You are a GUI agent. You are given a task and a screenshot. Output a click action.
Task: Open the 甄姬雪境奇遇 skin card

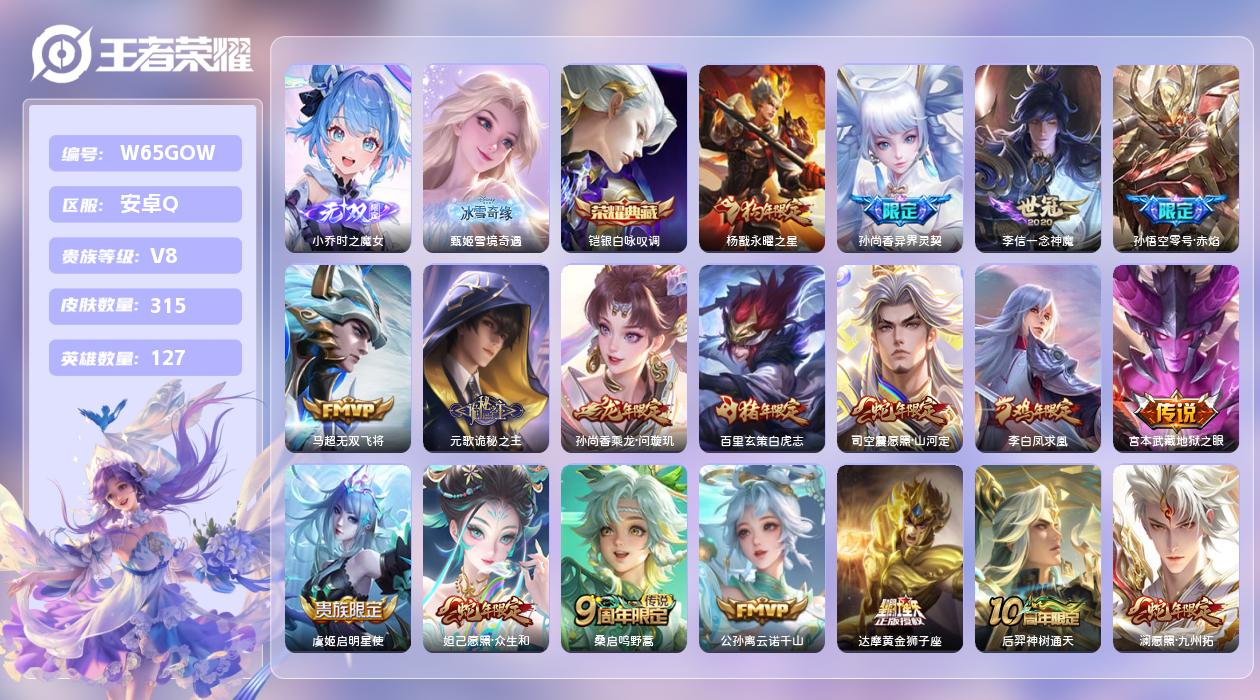point(486,158)
